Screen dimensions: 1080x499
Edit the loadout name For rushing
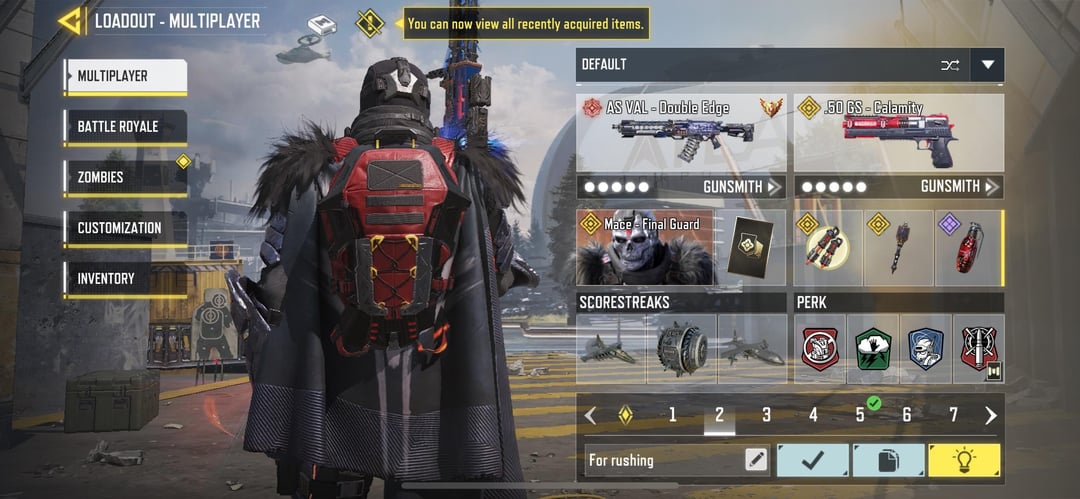pos(757,460)
